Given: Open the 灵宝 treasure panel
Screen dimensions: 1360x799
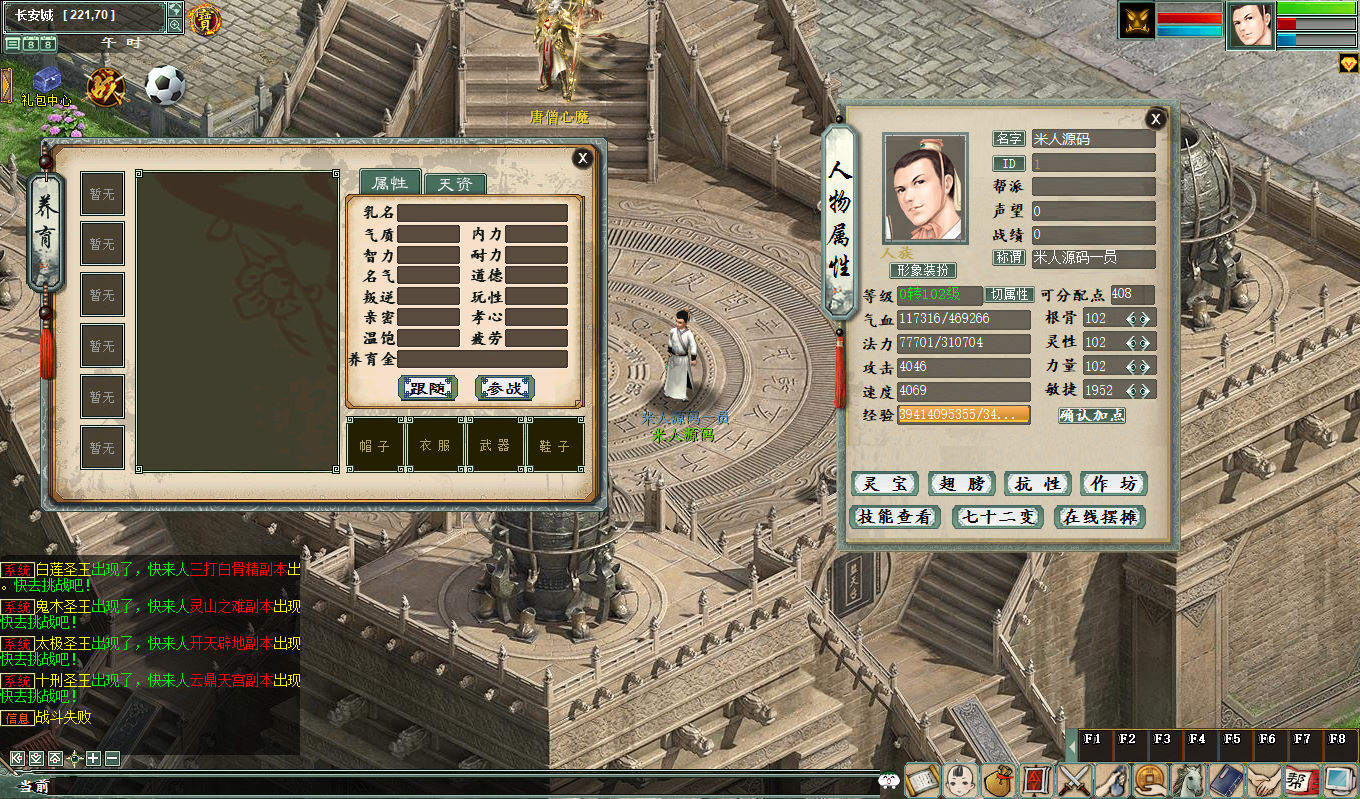Looking at the screenshot, I should [x=885, y=484].
